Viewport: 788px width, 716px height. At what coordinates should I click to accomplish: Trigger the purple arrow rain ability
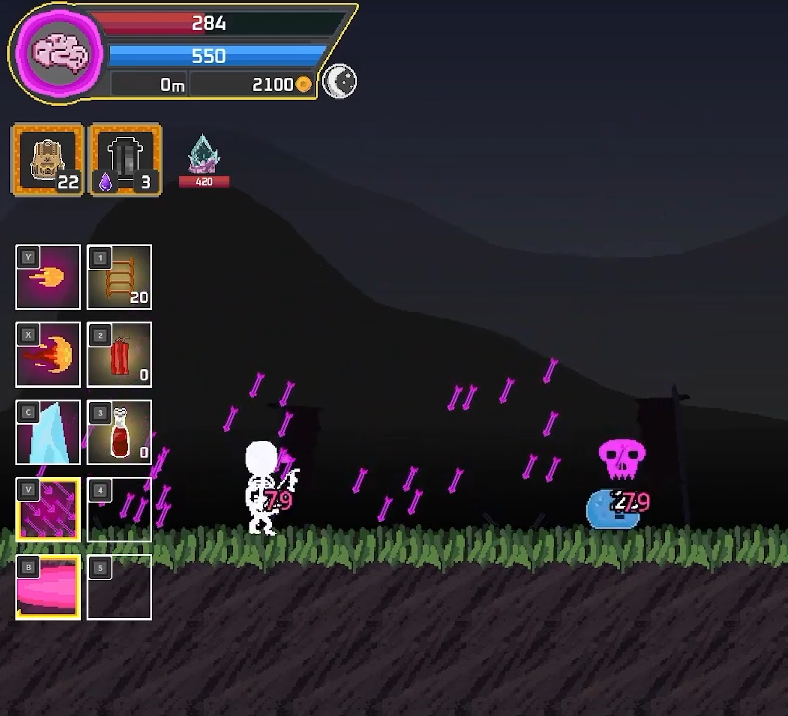[48, 510]
